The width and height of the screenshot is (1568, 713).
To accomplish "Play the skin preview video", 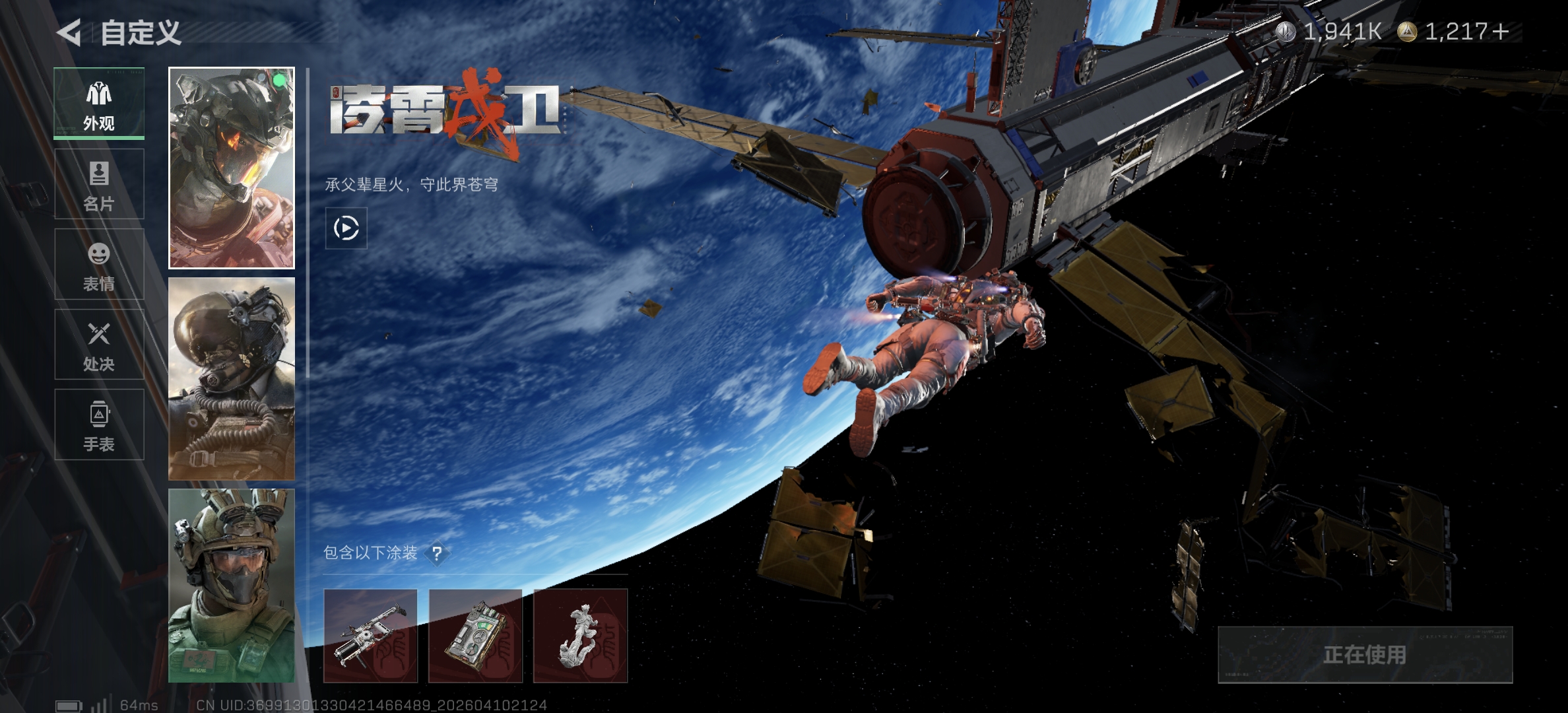I will [346, 228].
